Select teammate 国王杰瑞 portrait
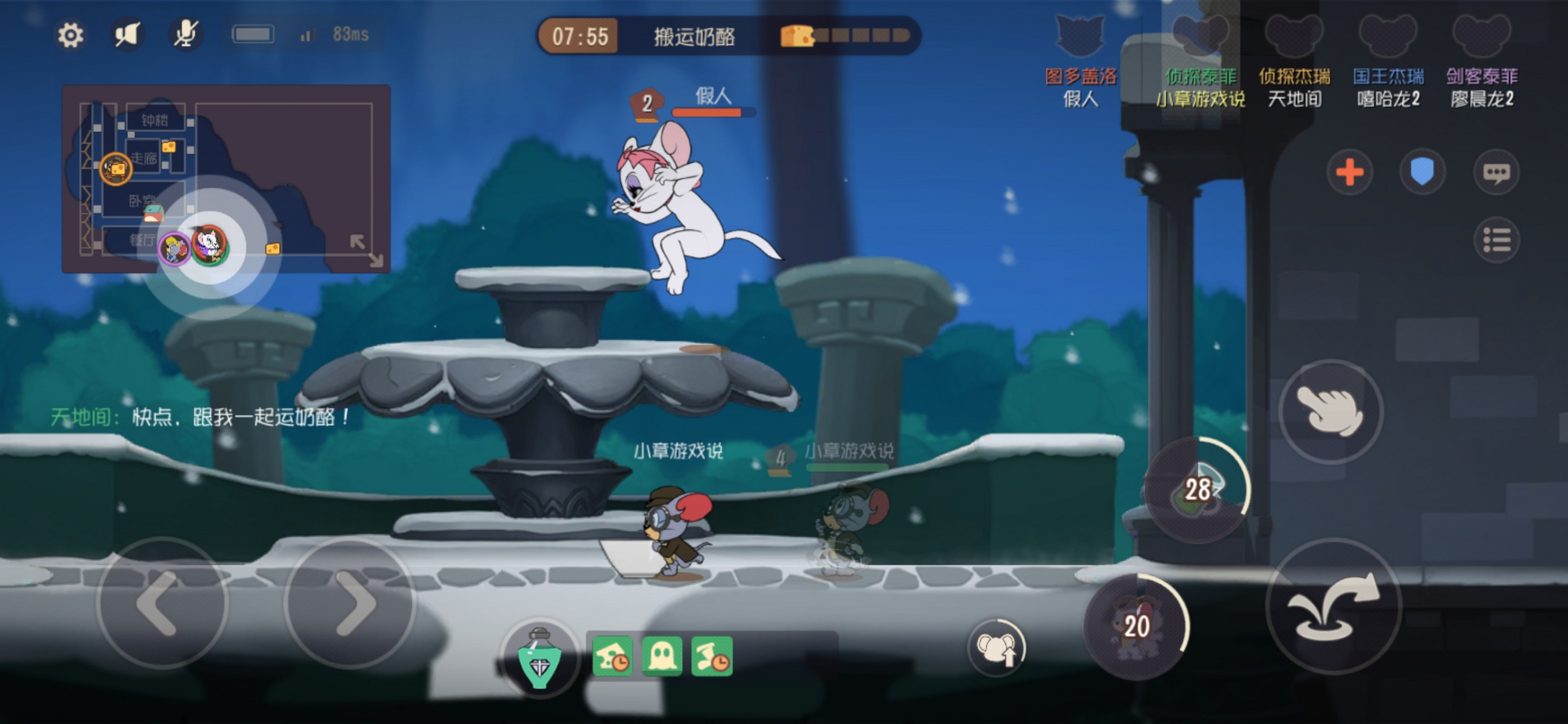The height and width of the screenshot is (724, 1568). [1388, 37]
